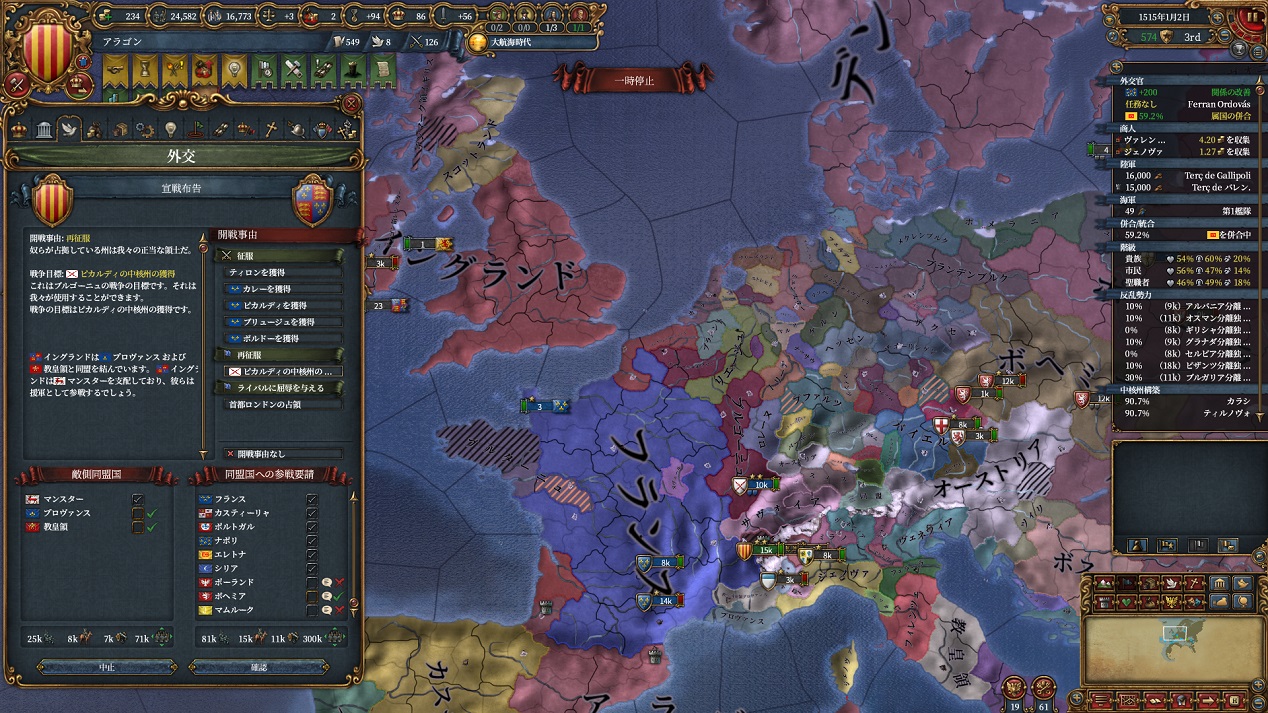
Task: Toggle call-to-arms checkbox for フランス
Action: click(x=313, y=499)
